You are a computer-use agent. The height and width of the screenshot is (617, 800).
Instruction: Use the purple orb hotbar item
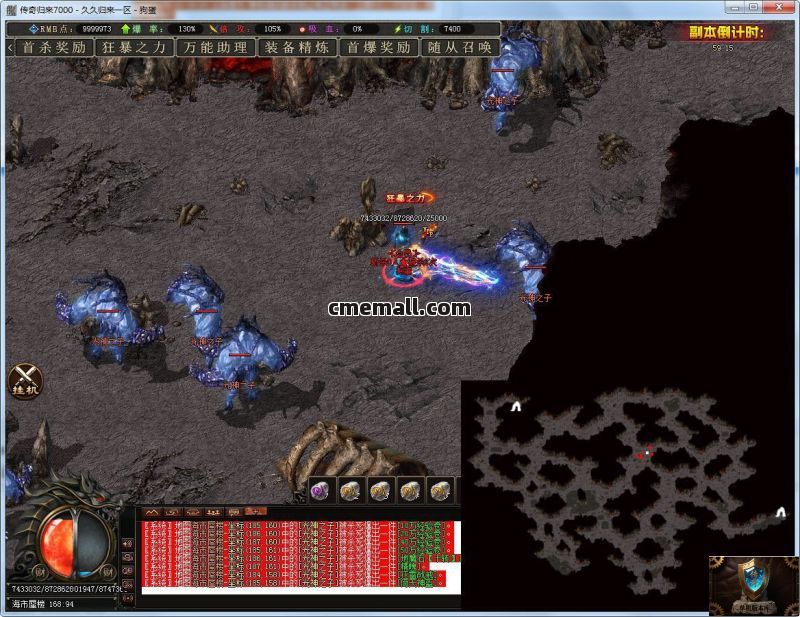click(x=321, y=489)
